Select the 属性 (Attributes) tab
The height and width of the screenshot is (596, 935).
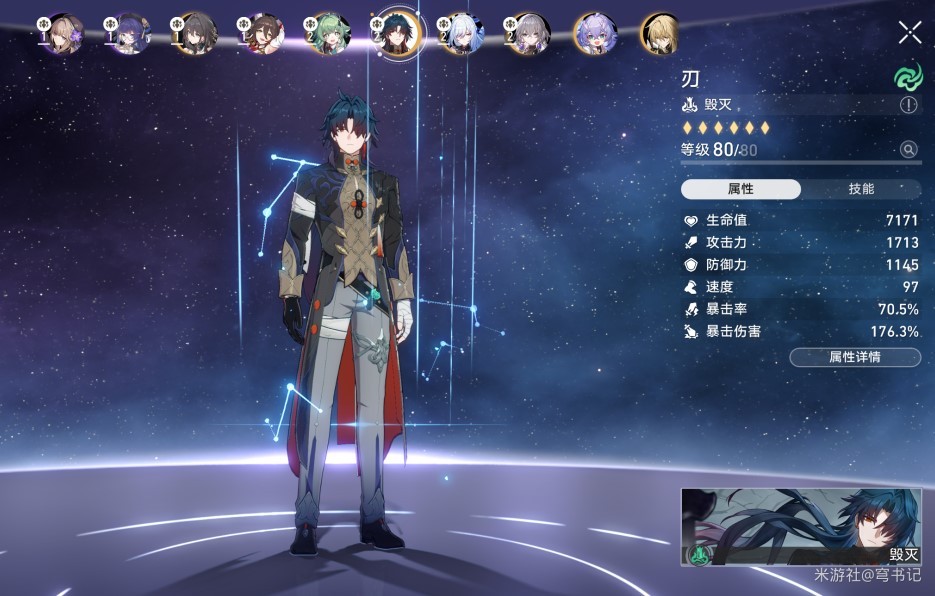(741, 189)
